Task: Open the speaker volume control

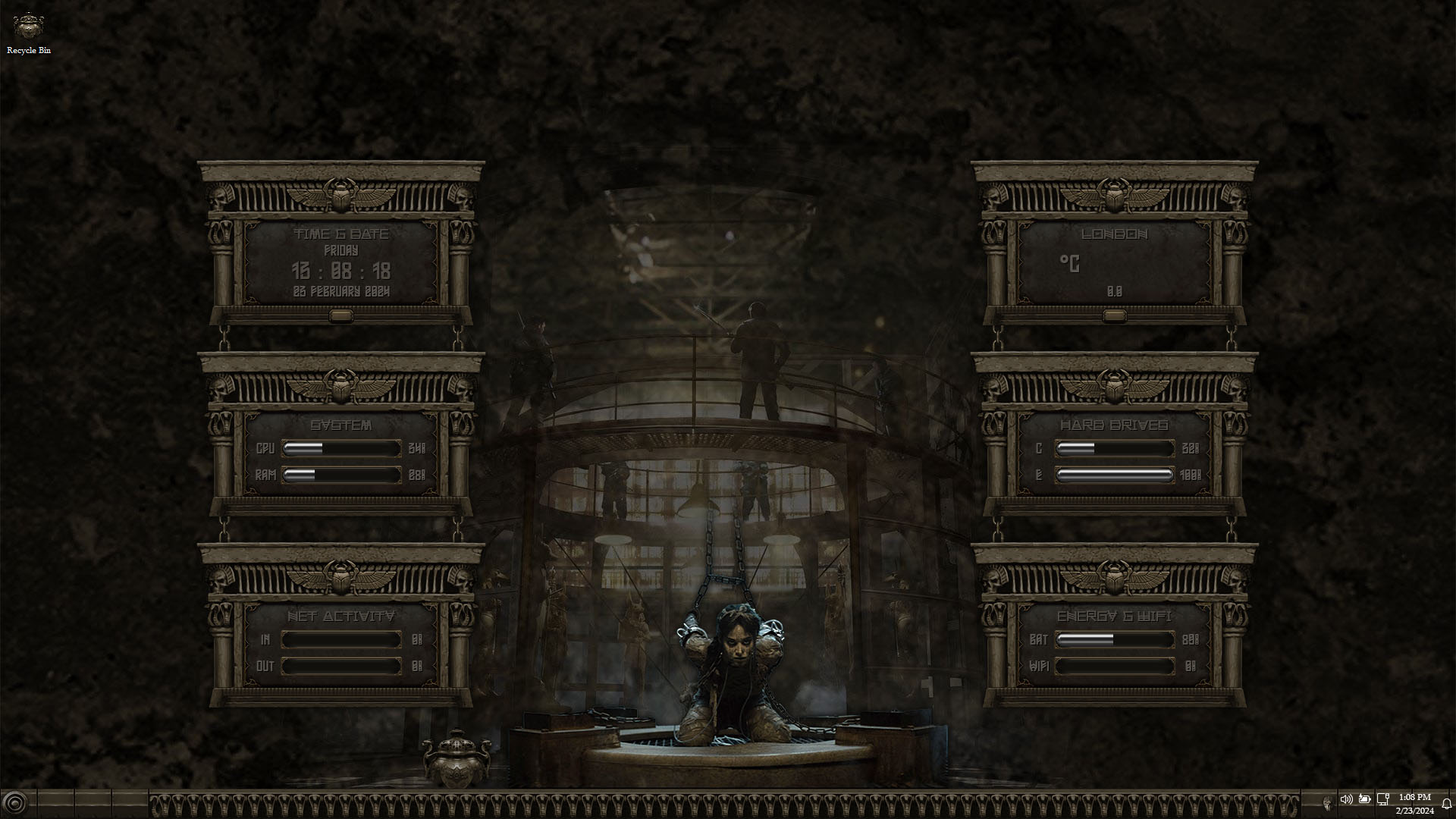Action: coord(1346,799)
